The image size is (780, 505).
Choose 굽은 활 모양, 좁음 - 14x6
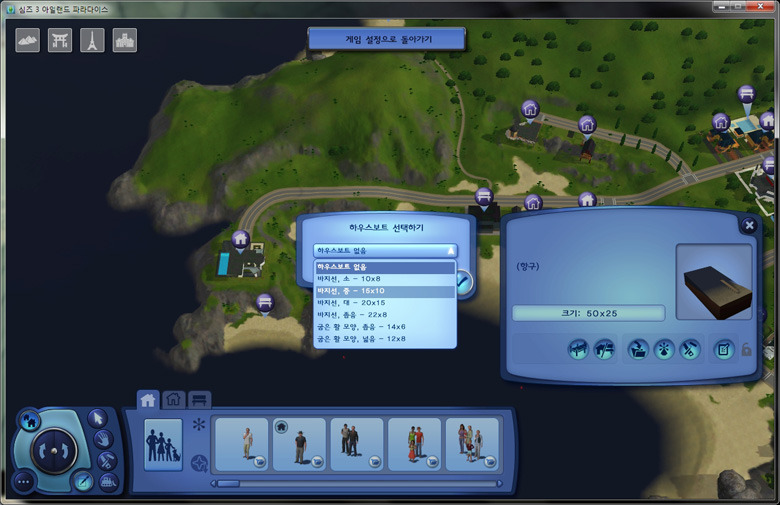click(x=385, y=327)
